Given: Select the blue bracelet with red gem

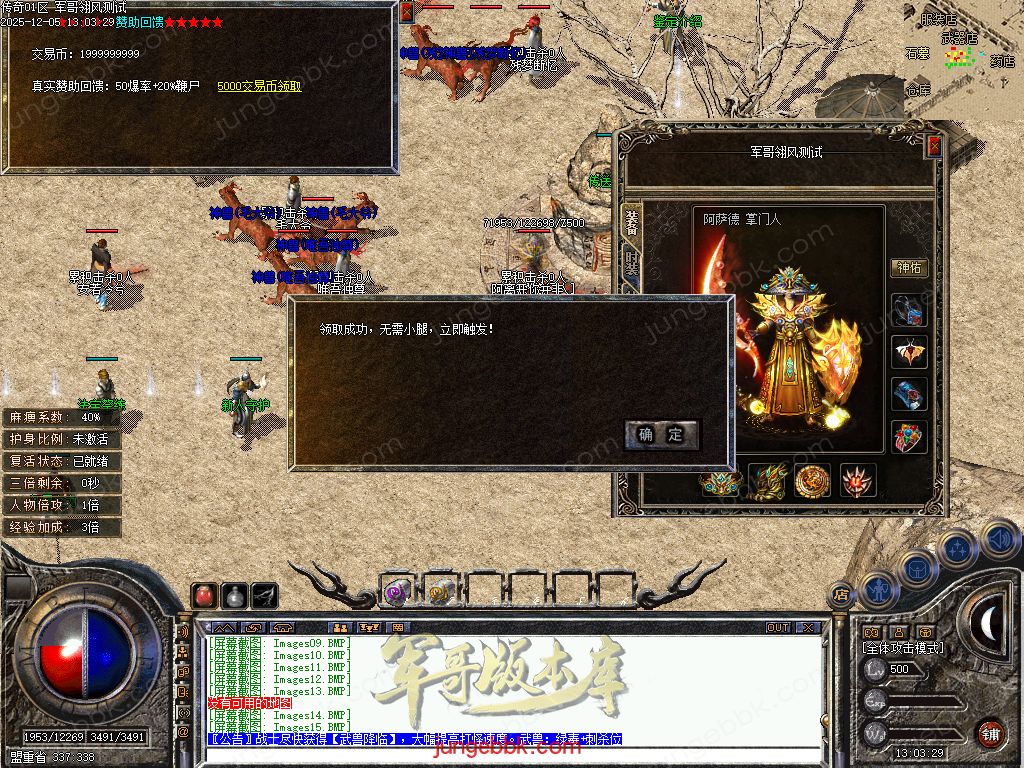Looking at the screenshot, I should click(910, 395).
